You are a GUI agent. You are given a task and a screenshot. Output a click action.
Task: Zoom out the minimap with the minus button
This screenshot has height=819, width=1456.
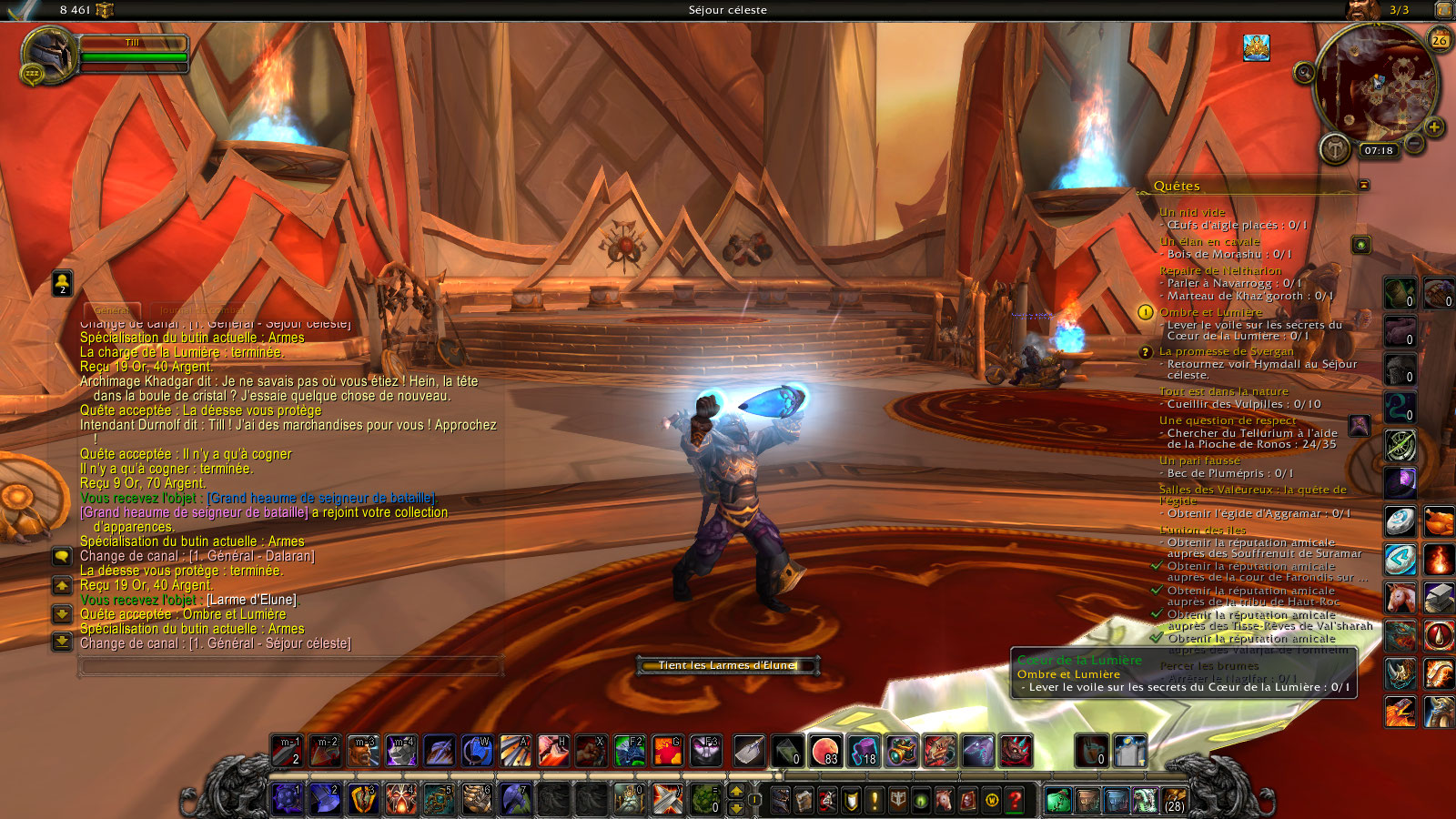pos(1414,143)
